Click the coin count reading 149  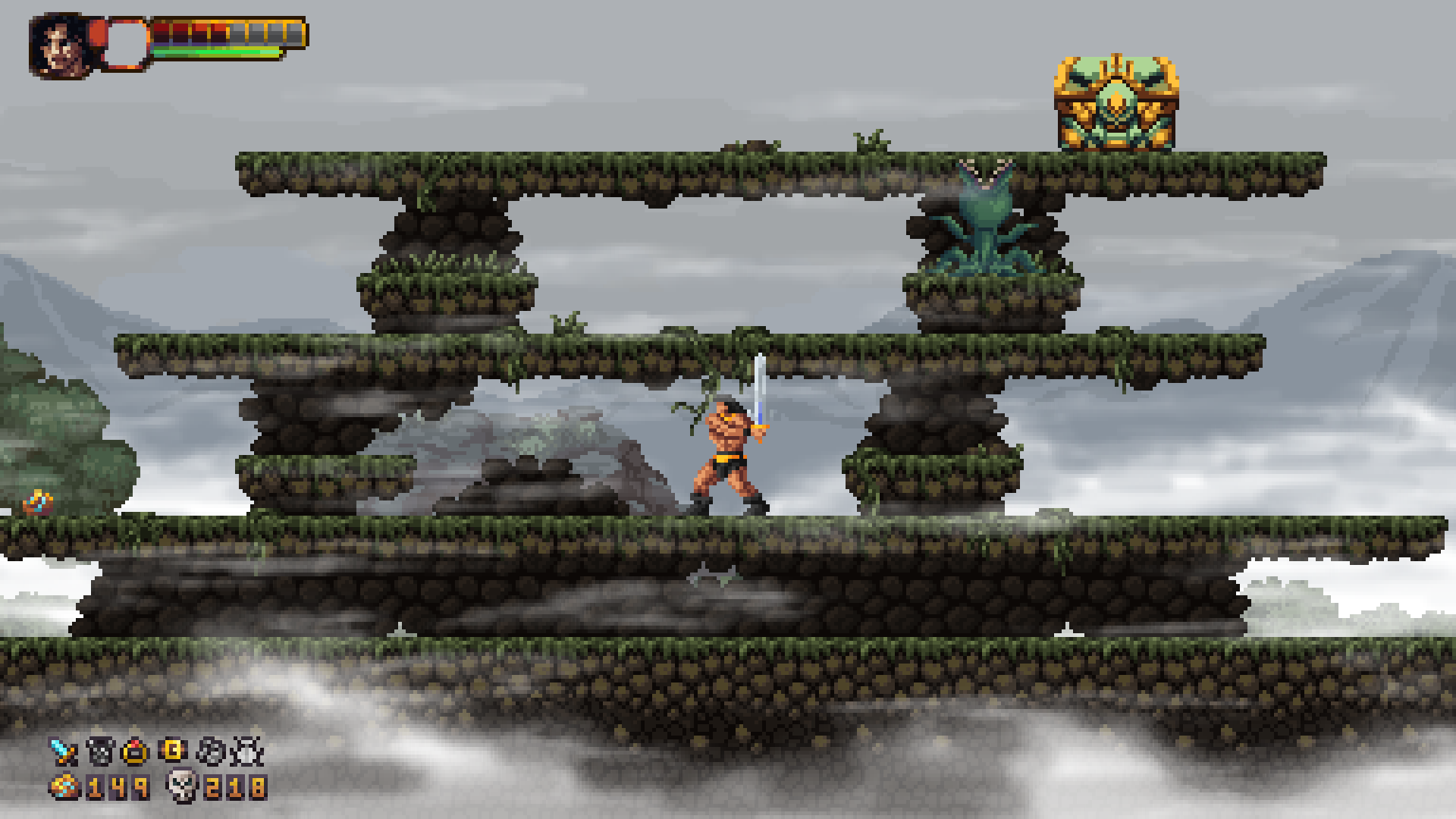(116, 786)
